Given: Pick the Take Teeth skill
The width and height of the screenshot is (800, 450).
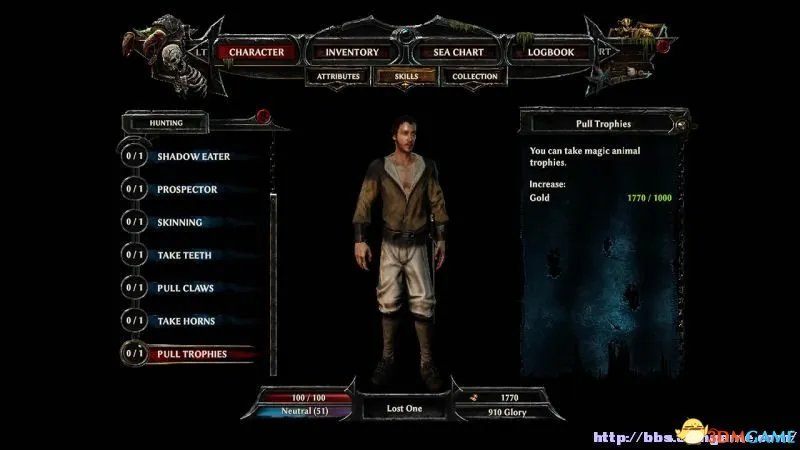Looking at the screenshot, I should (184, 256).
